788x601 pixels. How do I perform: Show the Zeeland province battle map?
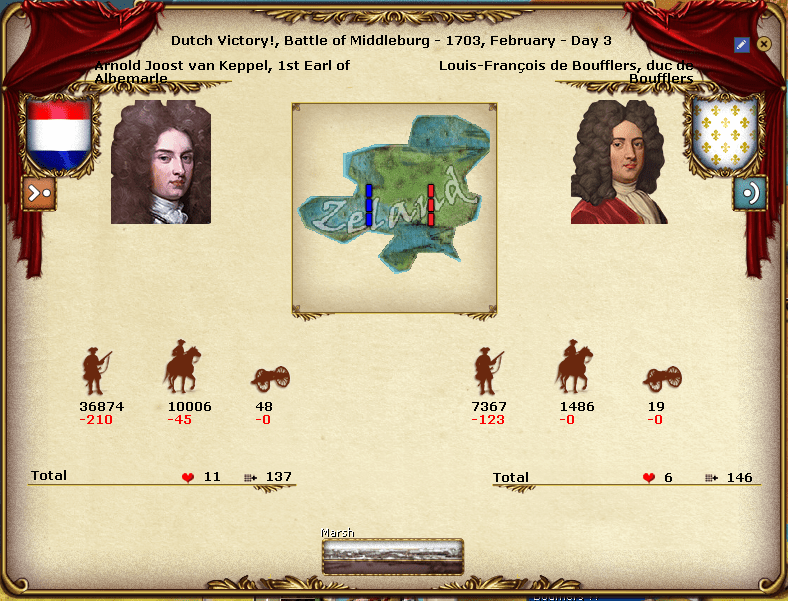point(394,208)
